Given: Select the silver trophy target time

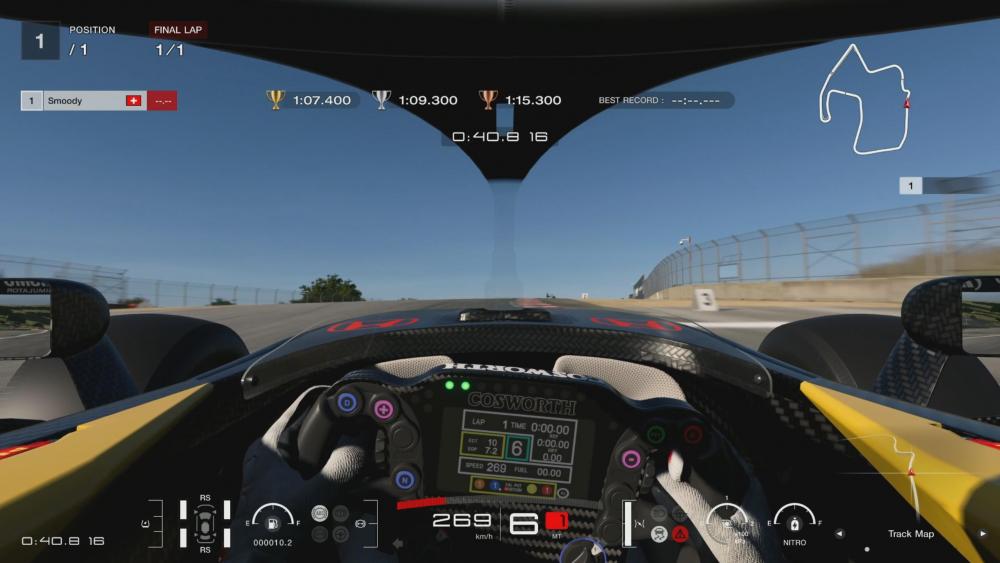Looking at the screenshot, I should click(416, 100).
